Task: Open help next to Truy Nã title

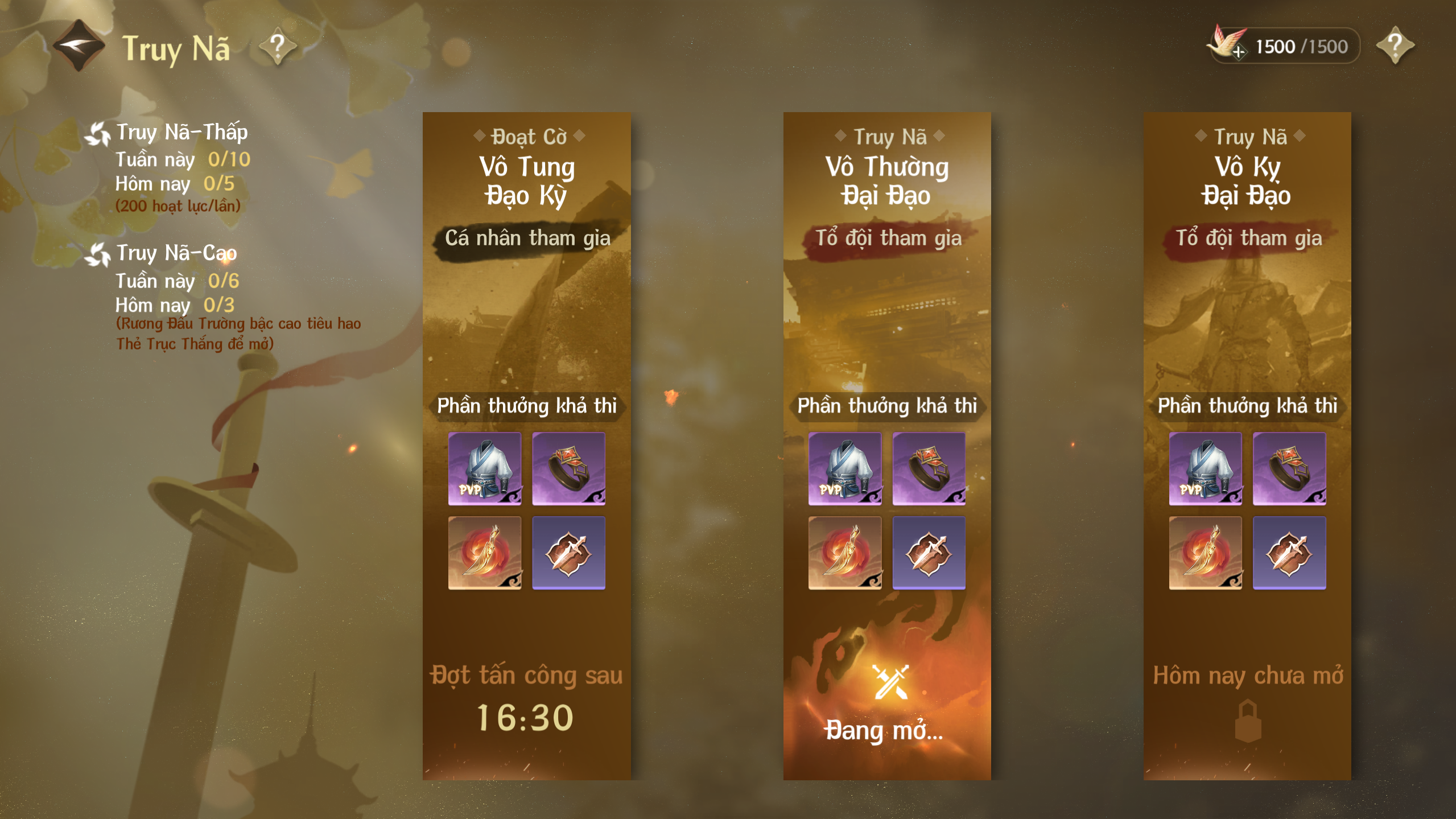Action: (278, 46)
